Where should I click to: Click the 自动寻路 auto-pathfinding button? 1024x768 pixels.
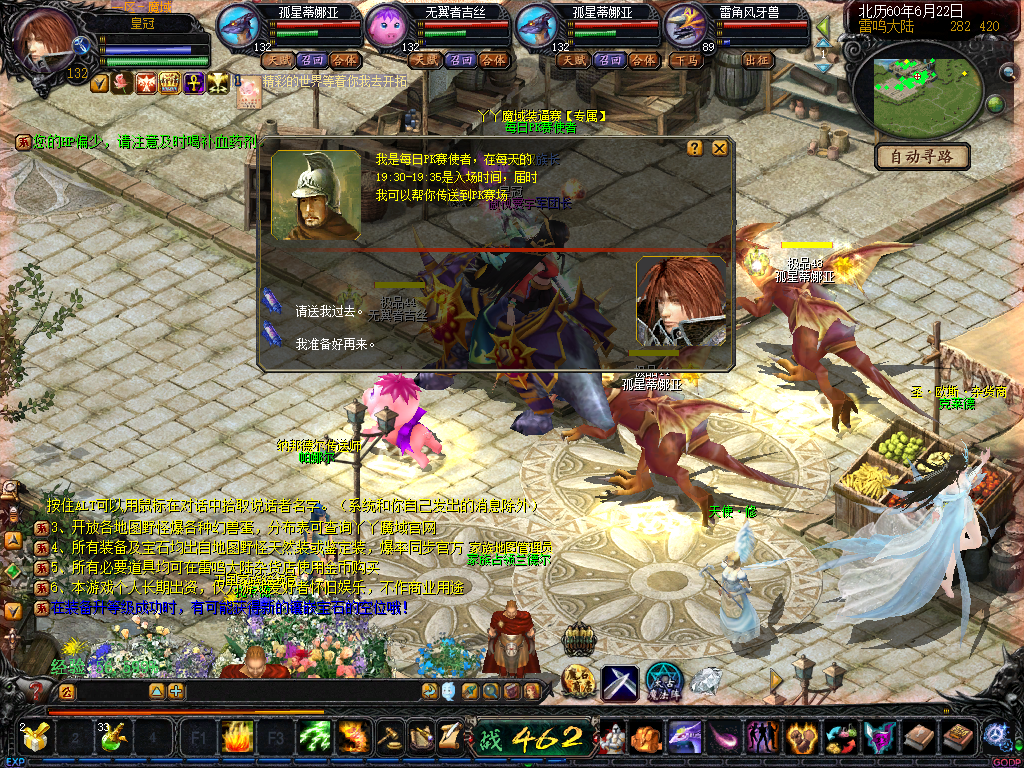point(923,156)
